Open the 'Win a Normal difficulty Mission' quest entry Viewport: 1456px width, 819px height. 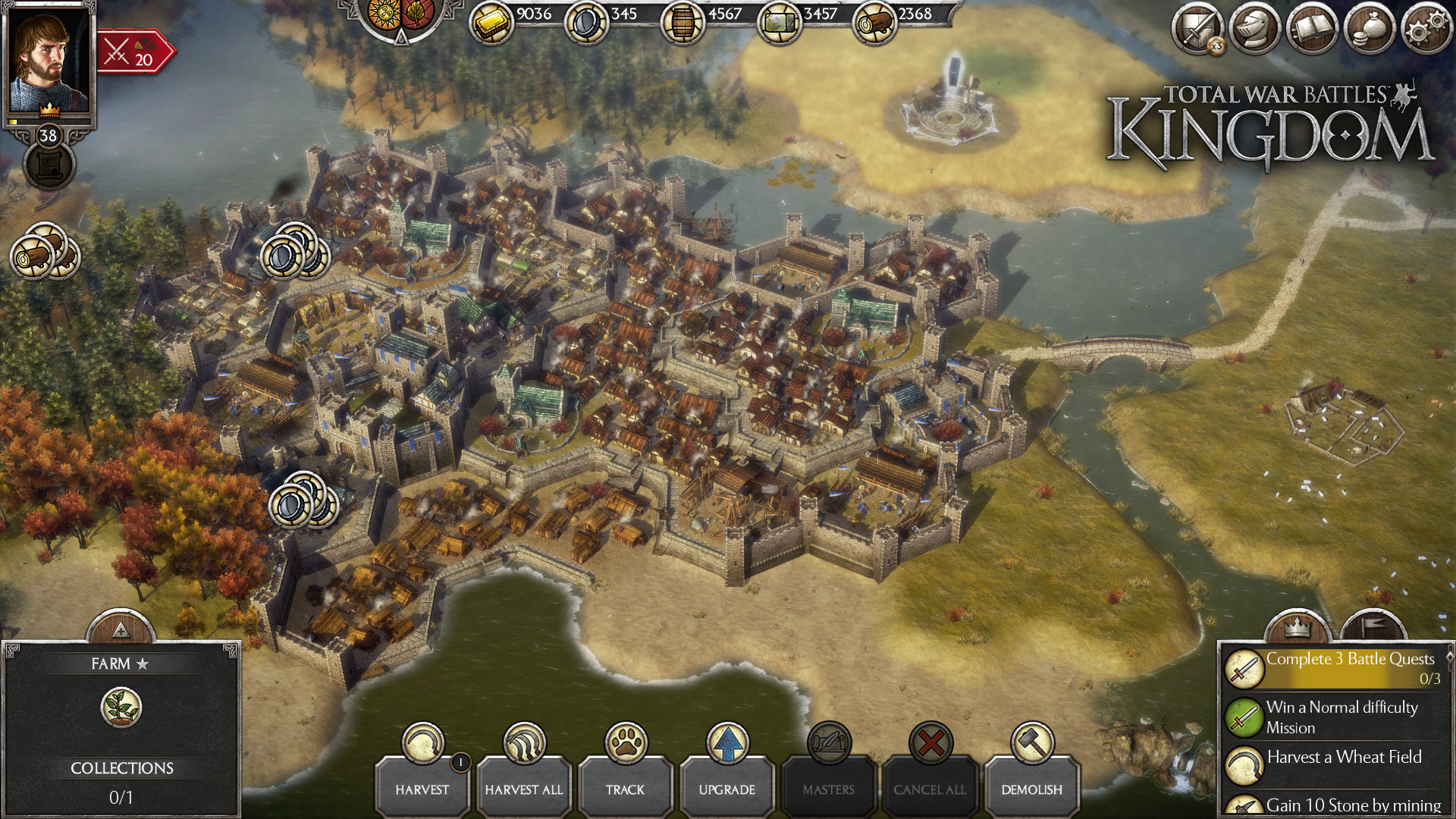(1342, 717)
